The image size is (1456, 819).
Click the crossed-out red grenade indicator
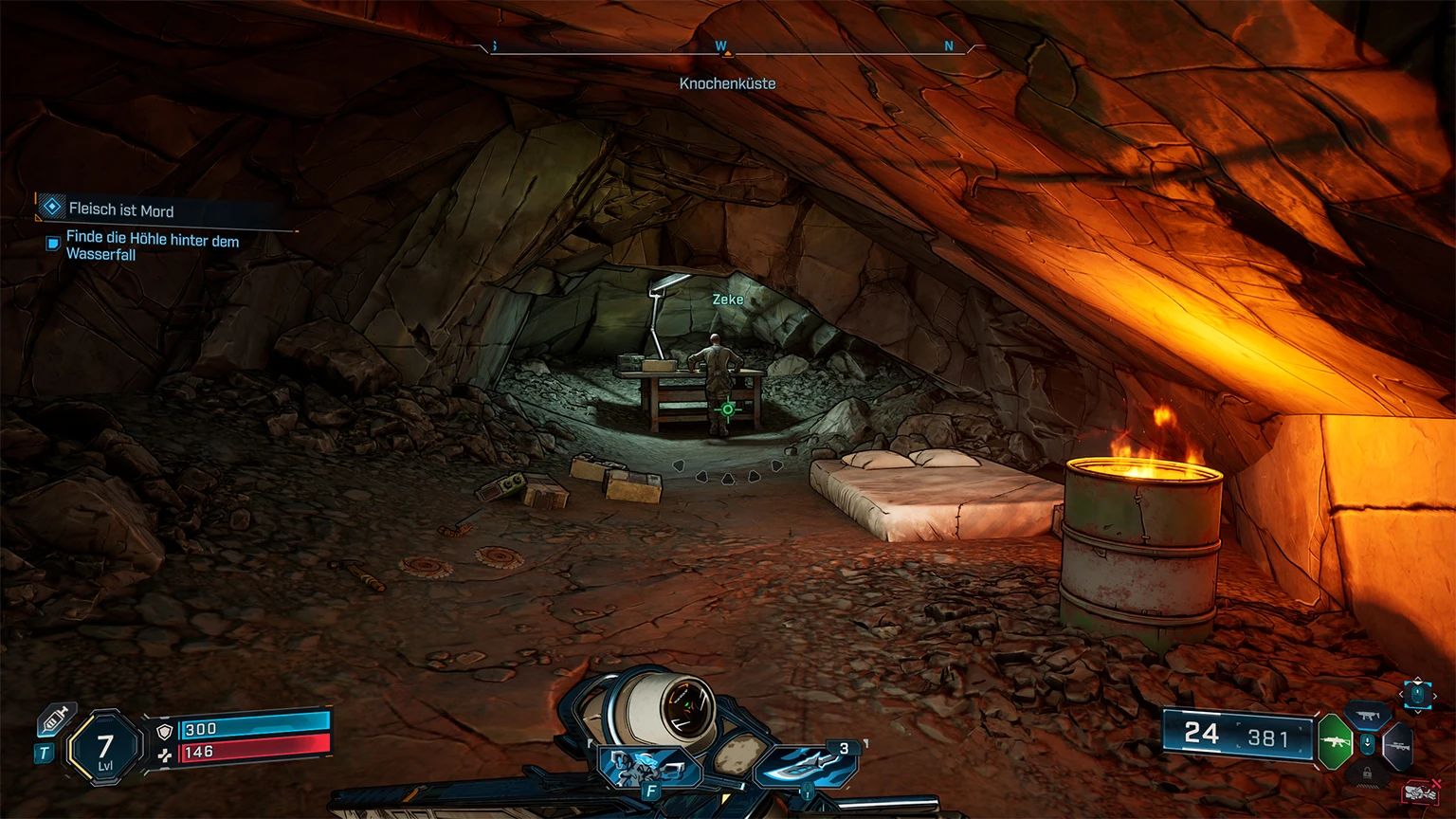click(x=1420, y=792)
